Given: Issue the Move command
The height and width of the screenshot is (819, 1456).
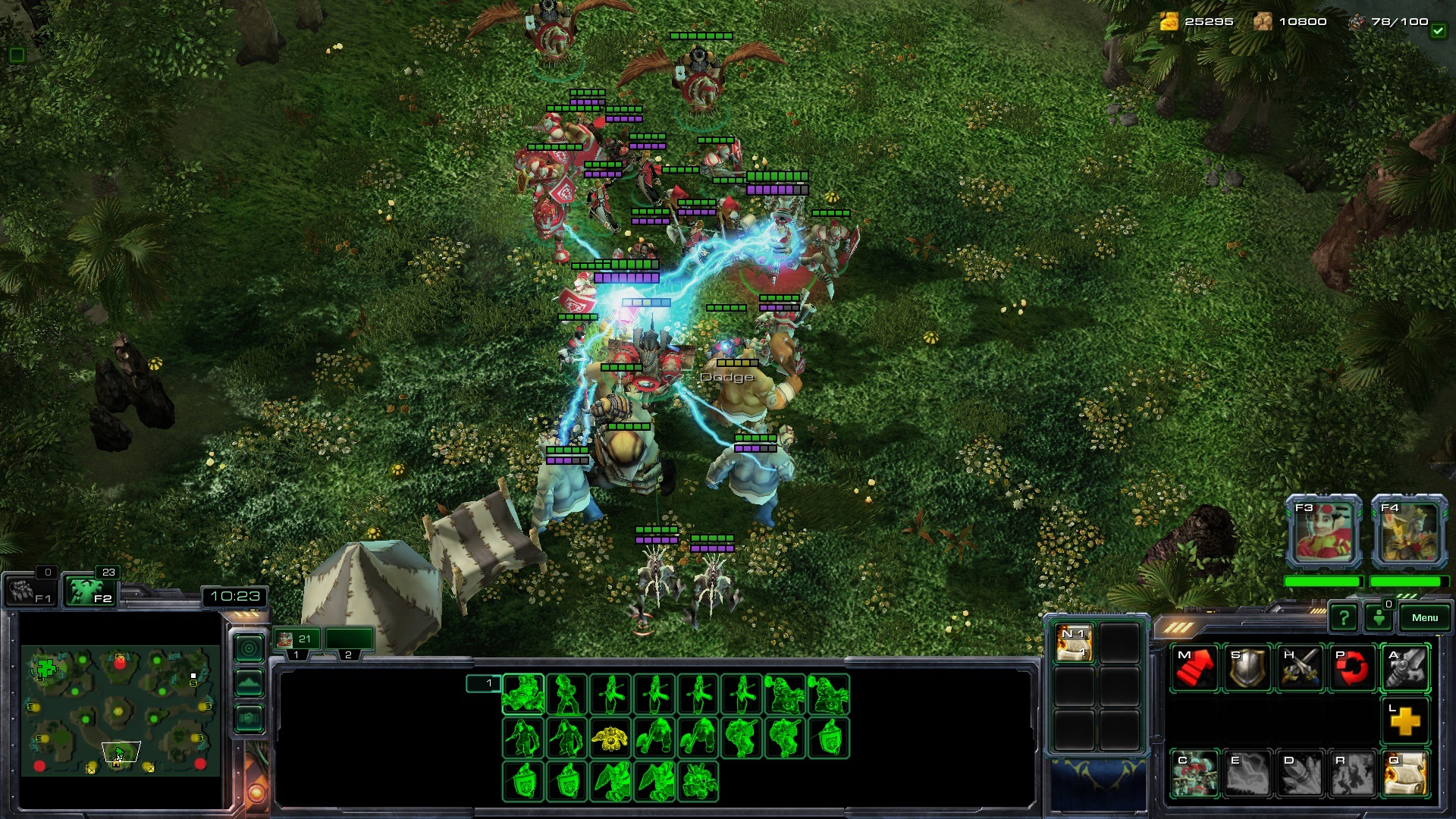Looking at the screenshot, I should pos(1194,668).
